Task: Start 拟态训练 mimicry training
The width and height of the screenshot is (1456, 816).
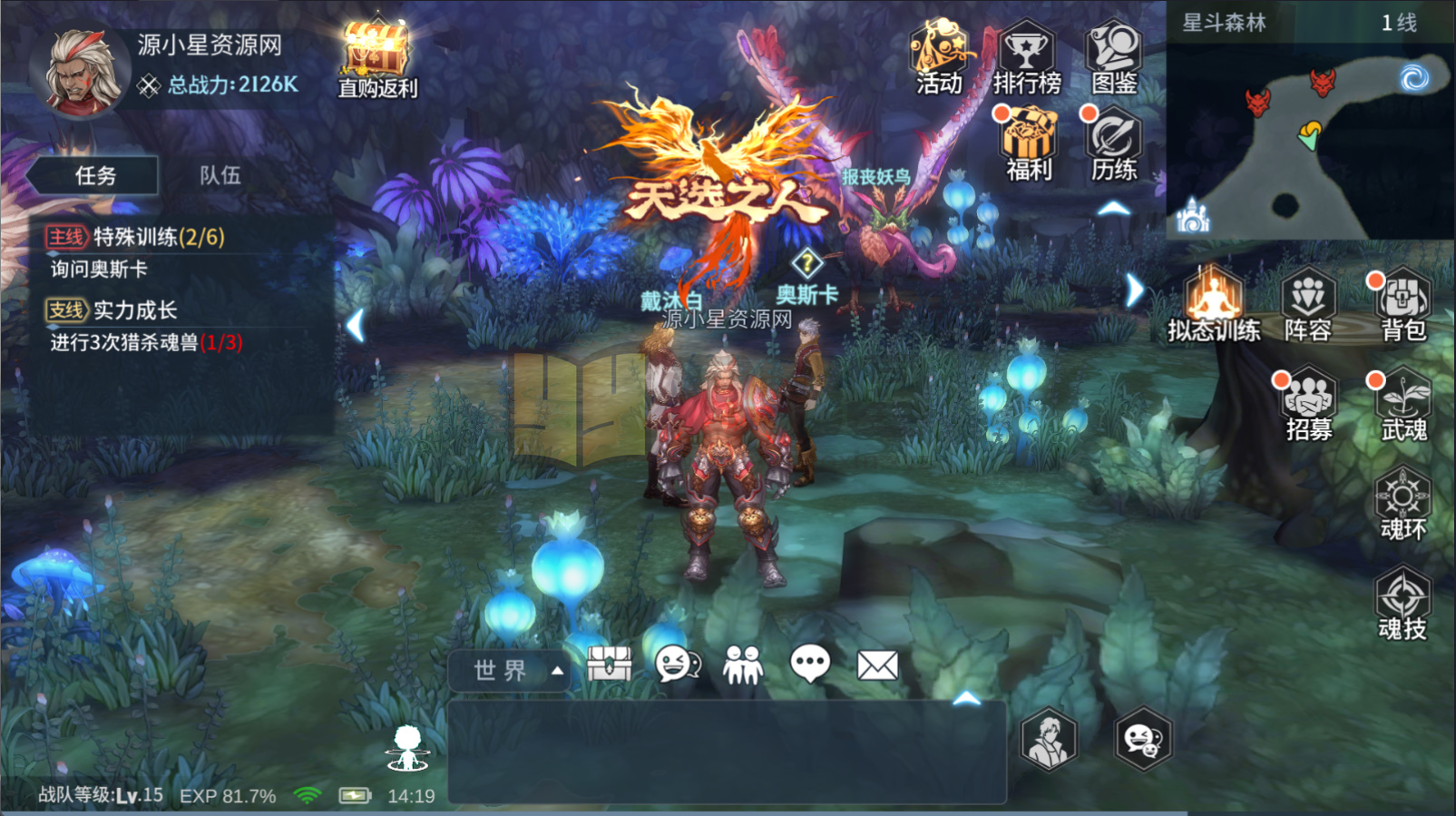Action: click(1214, 306)
